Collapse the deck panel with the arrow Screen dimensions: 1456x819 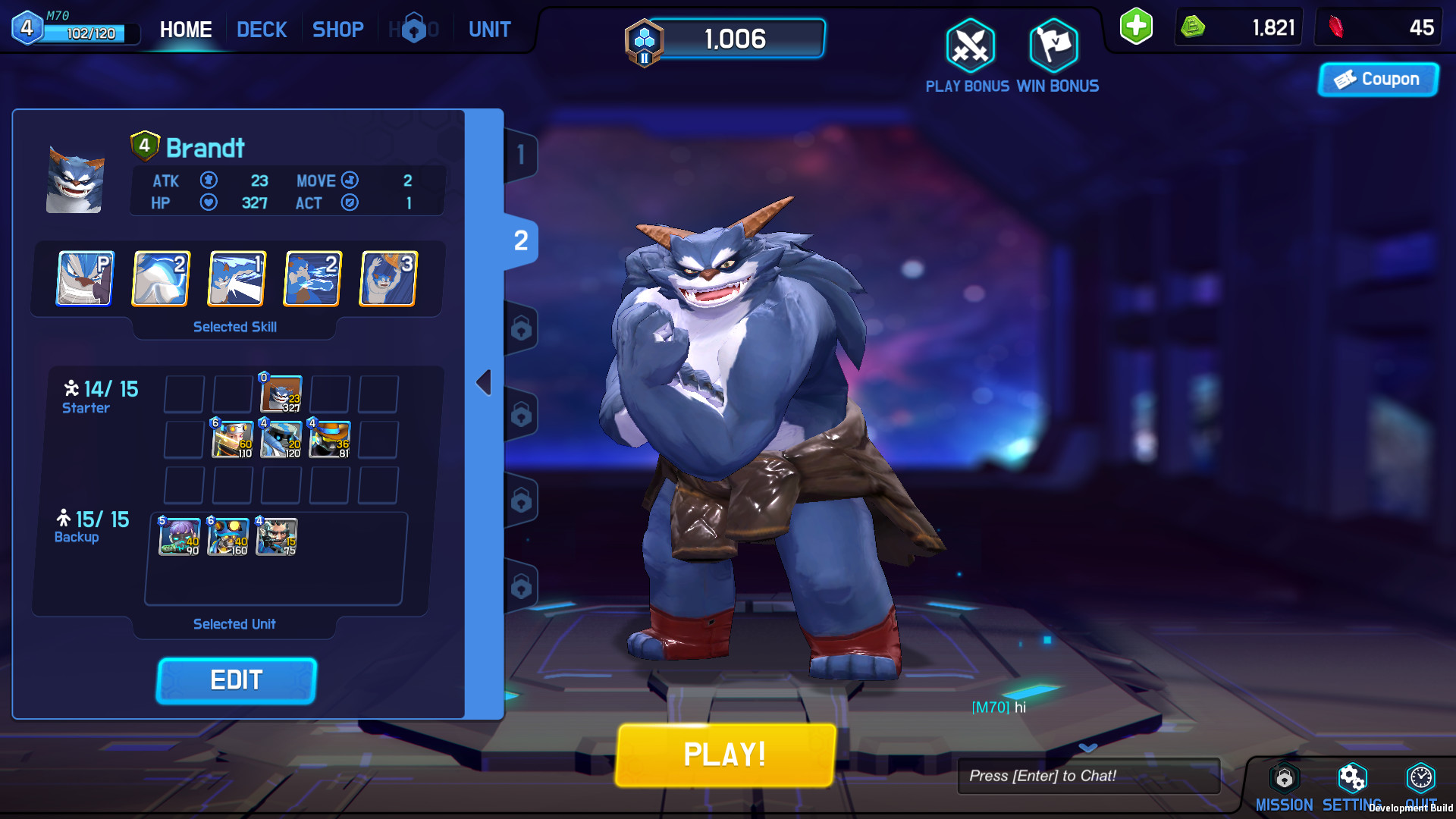(485, 381)
